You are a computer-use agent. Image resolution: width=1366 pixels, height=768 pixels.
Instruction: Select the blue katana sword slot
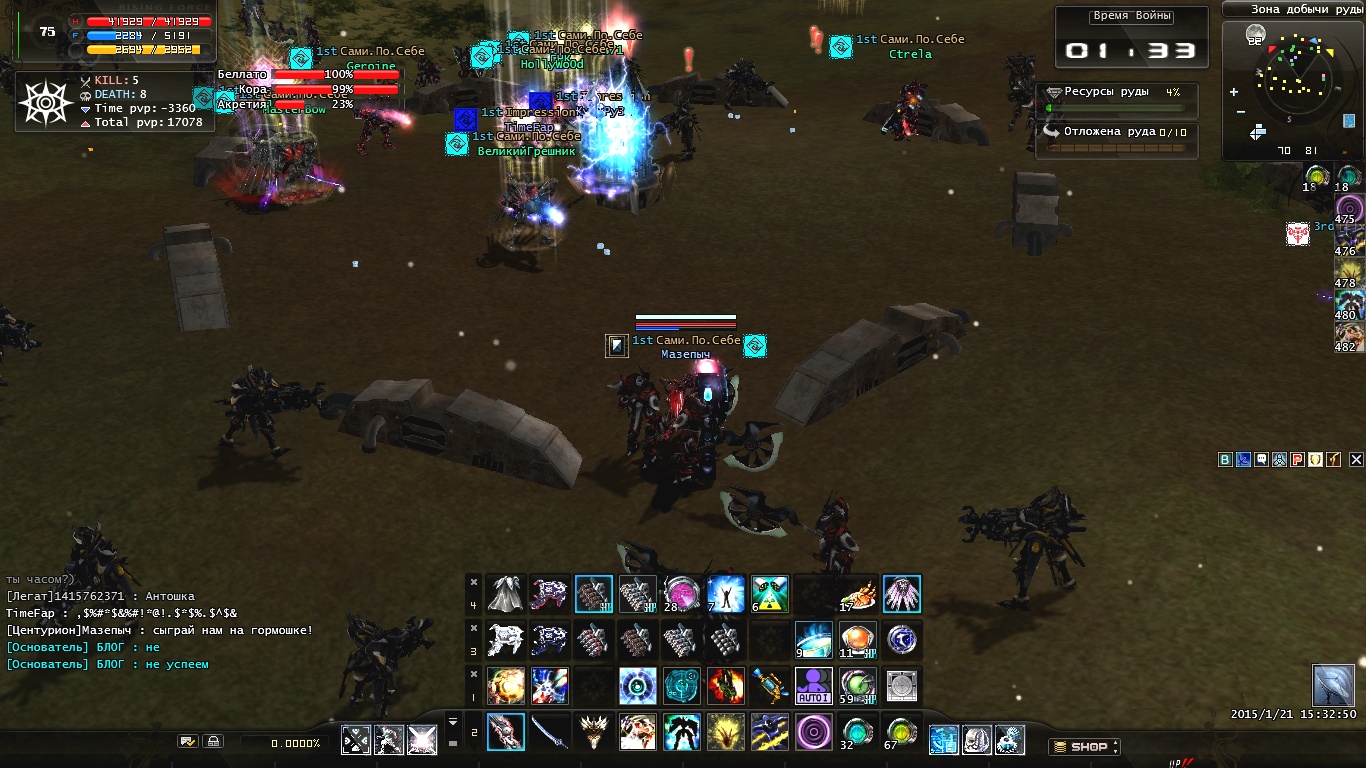coord(549,732)
